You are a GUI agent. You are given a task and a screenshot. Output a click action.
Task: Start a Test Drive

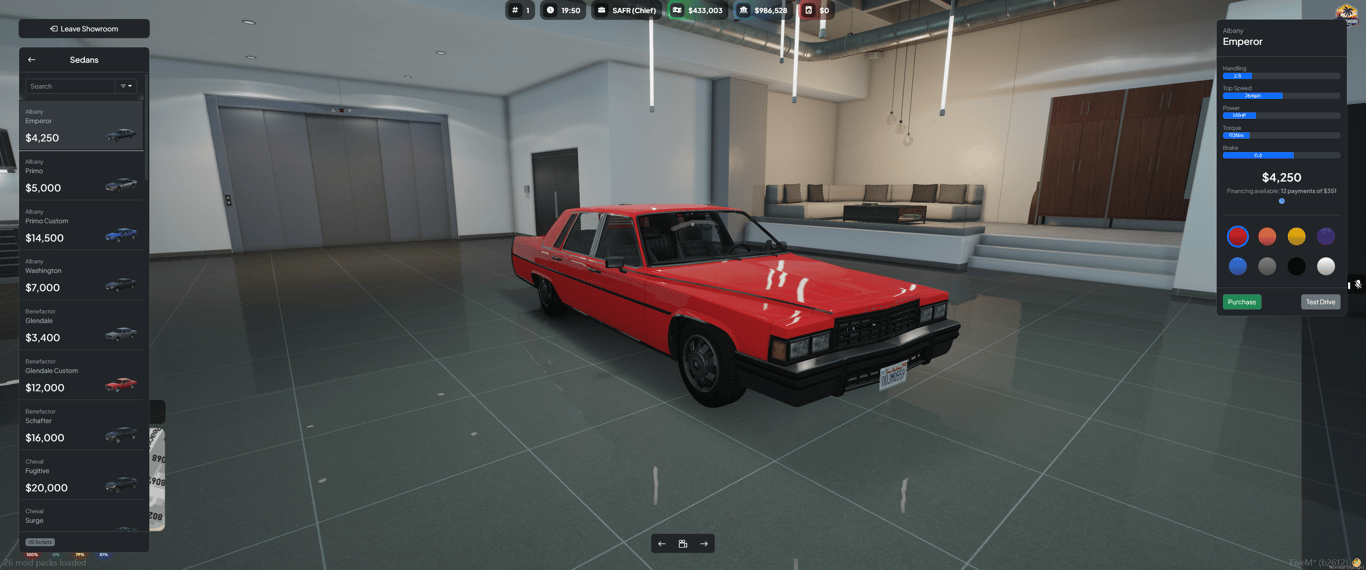point(1320,302)
